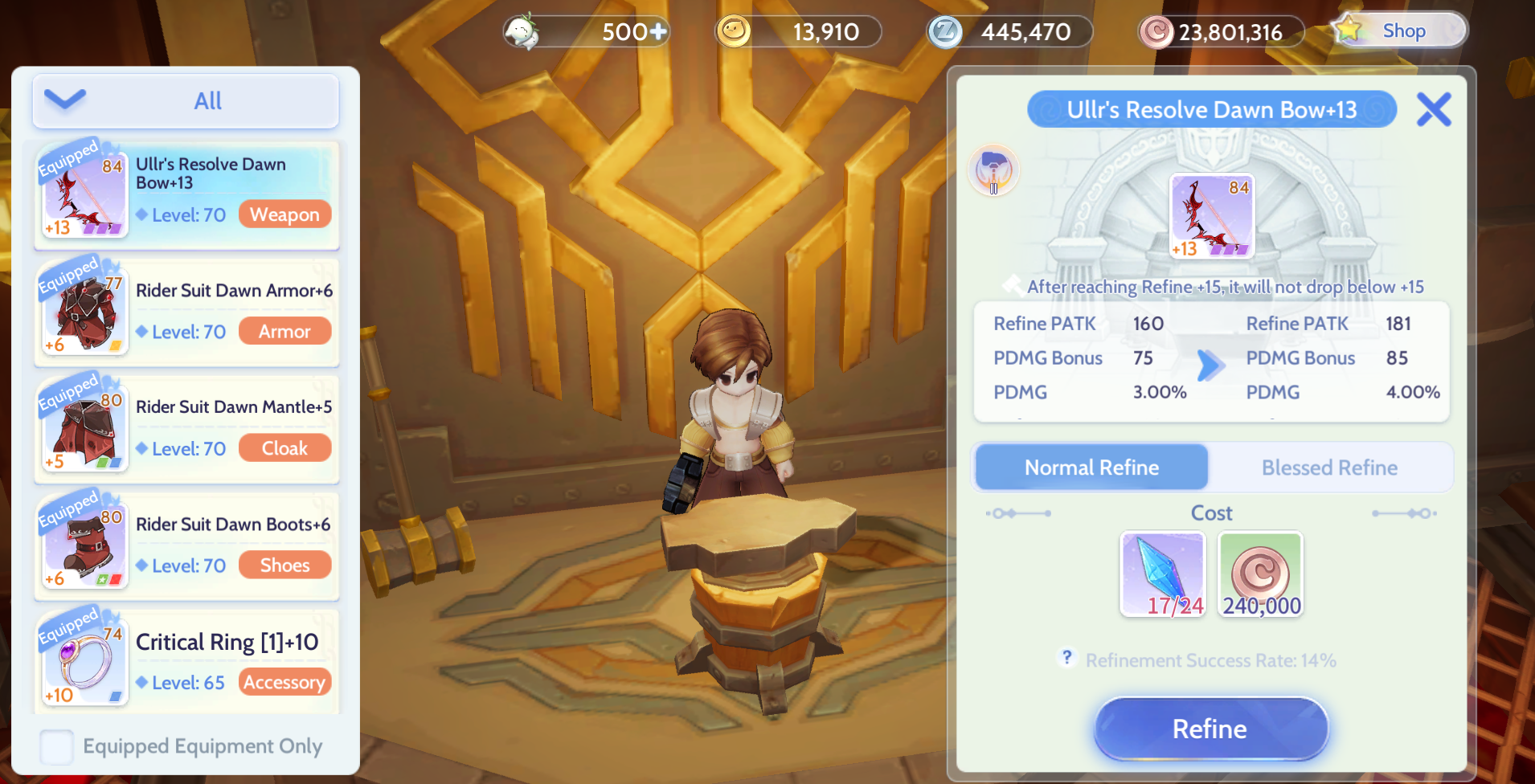Click the bow item icon in refine panel
The width and height of the screenshot is (1535, 784).
(x=1213, y=215)
